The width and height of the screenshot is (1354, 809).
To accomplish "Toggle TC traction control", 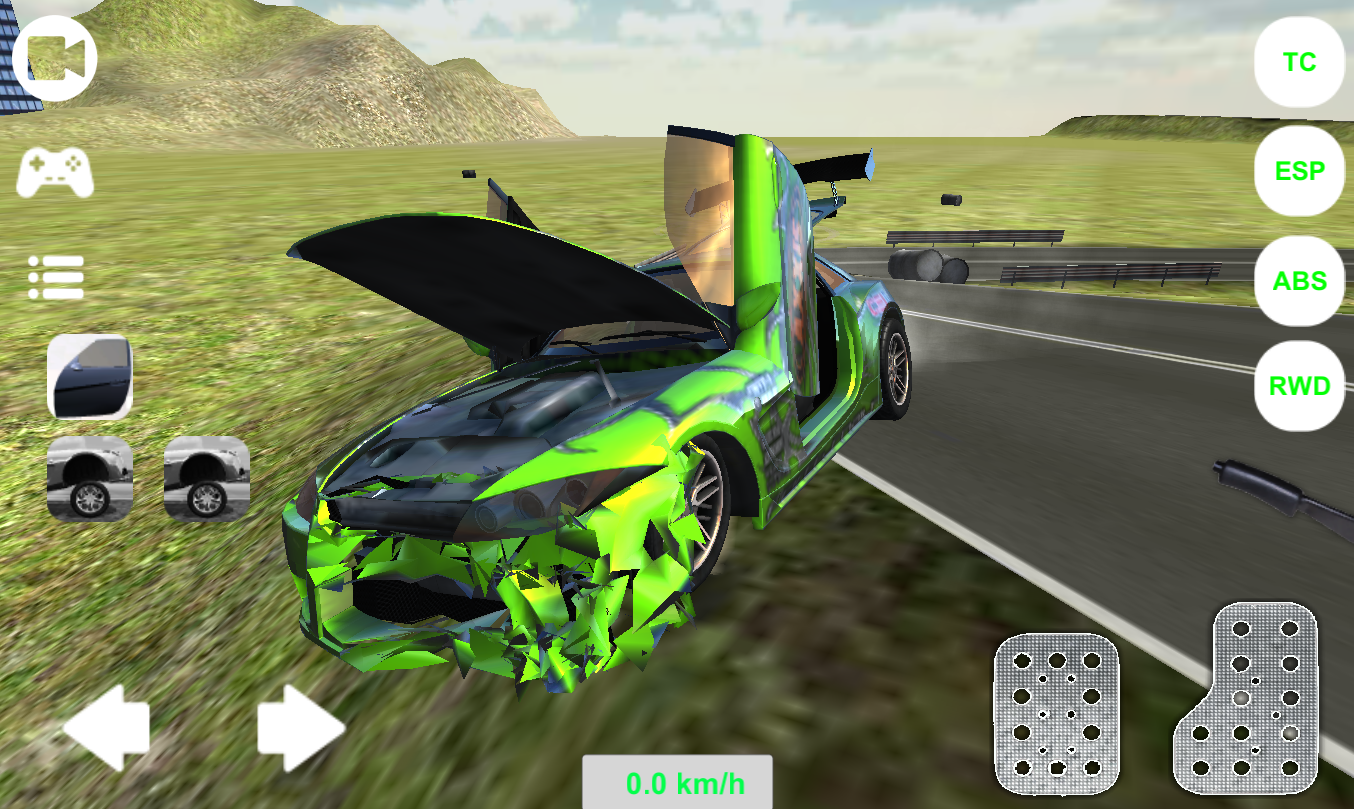I will point(1298,62).
